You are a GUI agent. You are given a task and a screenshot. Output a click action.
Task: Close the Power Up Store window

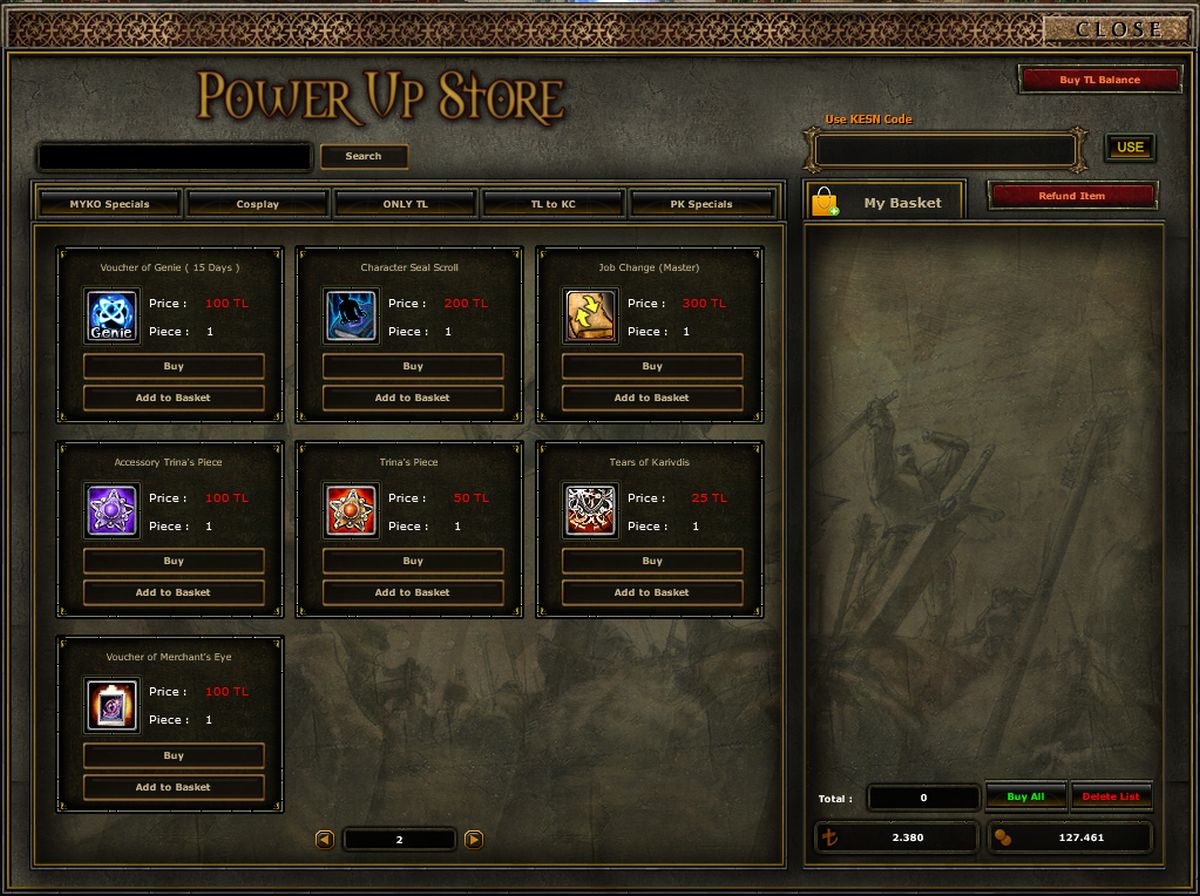click(1117, 29)
